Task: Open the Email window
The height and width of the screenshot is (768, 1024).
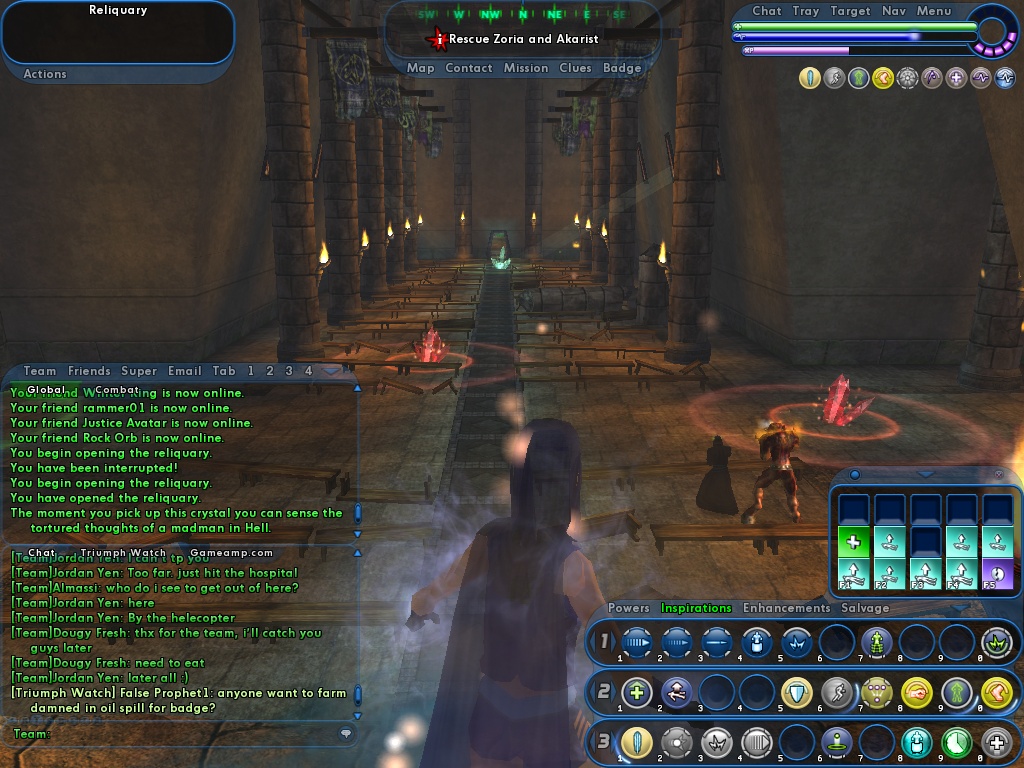Action: (x=185, y=371)
